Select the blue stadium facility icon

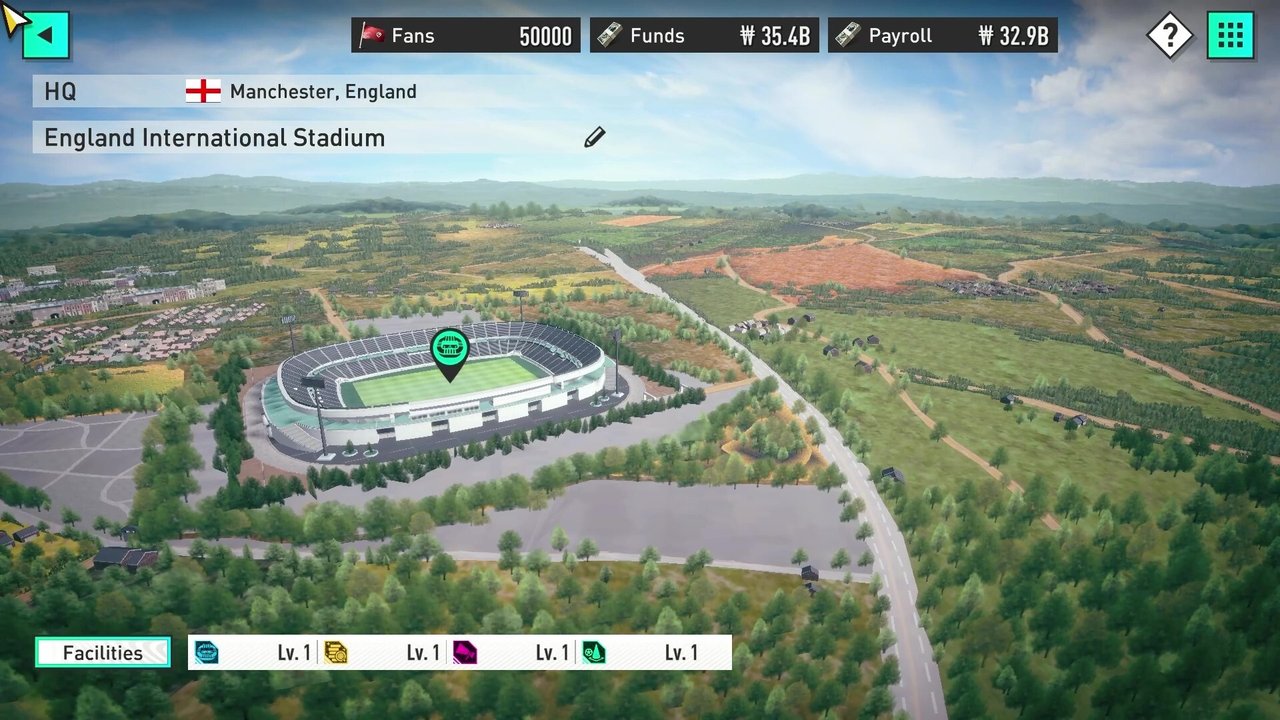coord(206,653)
